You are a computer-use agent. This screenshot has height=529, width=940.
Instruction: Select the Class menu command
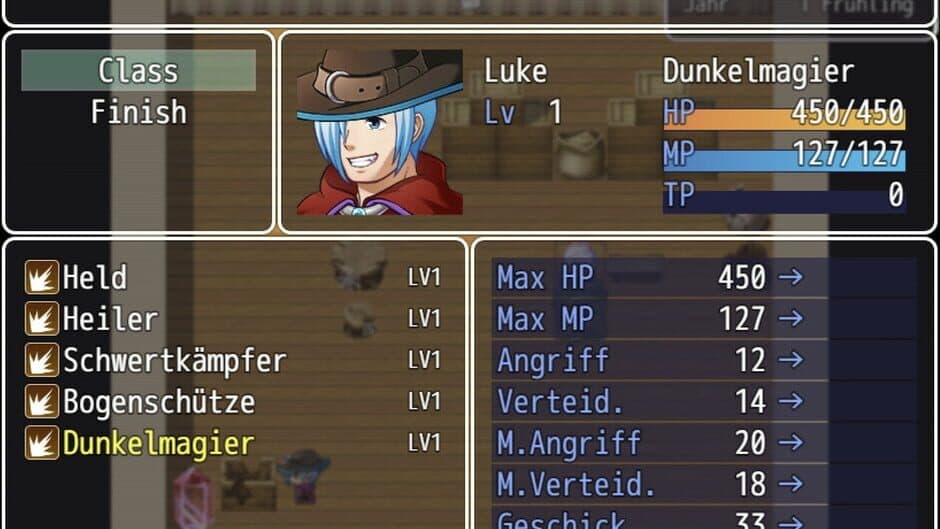click(x=138, y=71)
